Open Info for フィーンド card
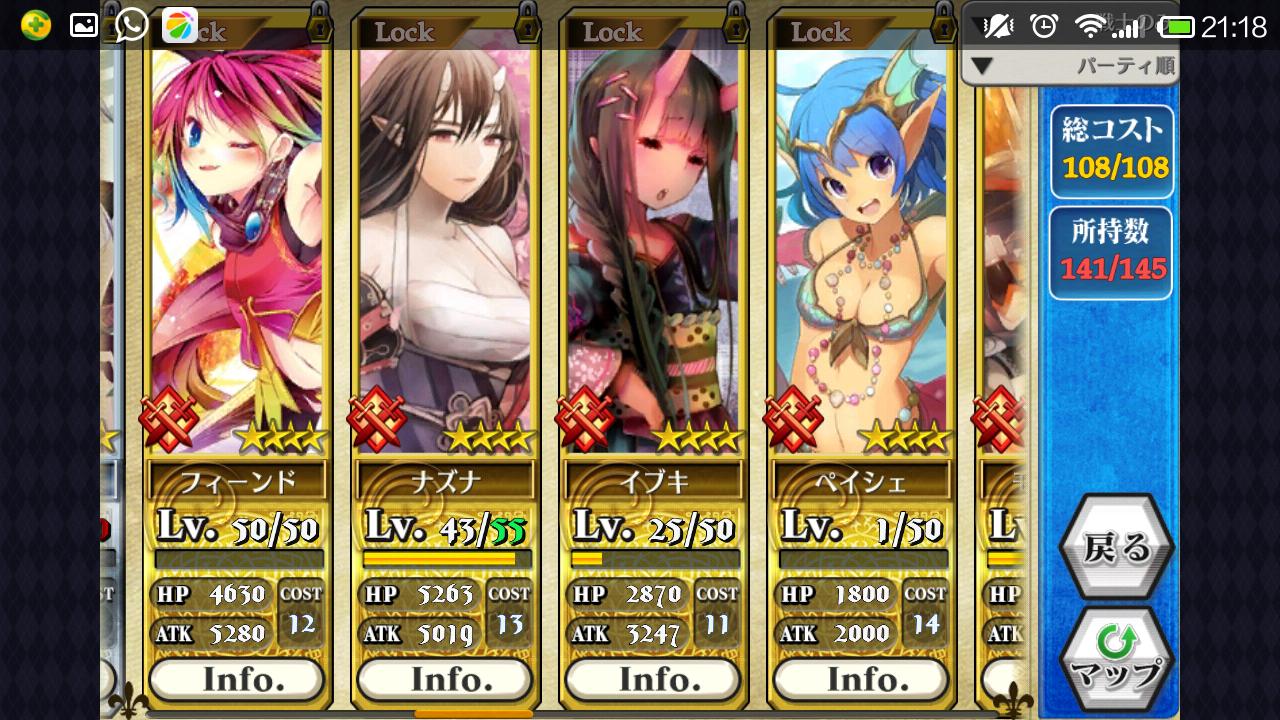The image size is (1280, 720). click(x=237, y=680)
